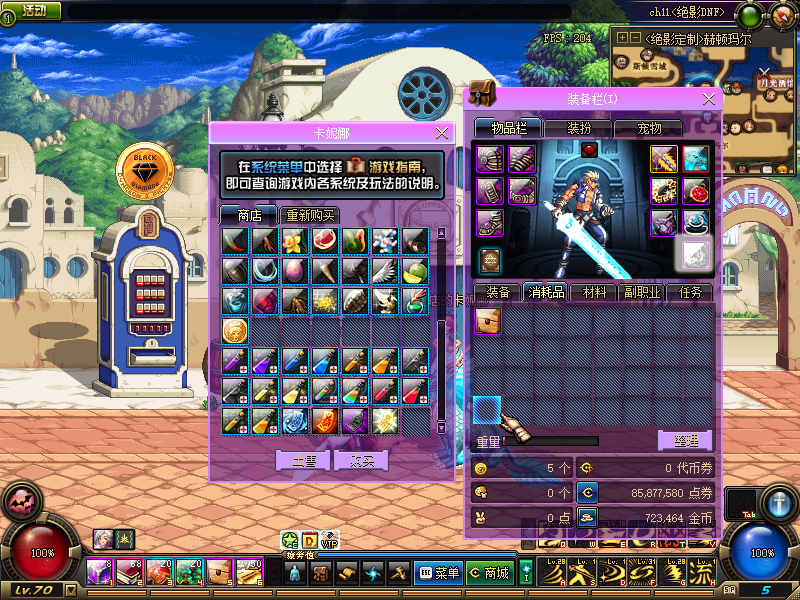Click the 出售 sell button
The width and height of the screenshot is (800, 600).
tap(303, 461)
